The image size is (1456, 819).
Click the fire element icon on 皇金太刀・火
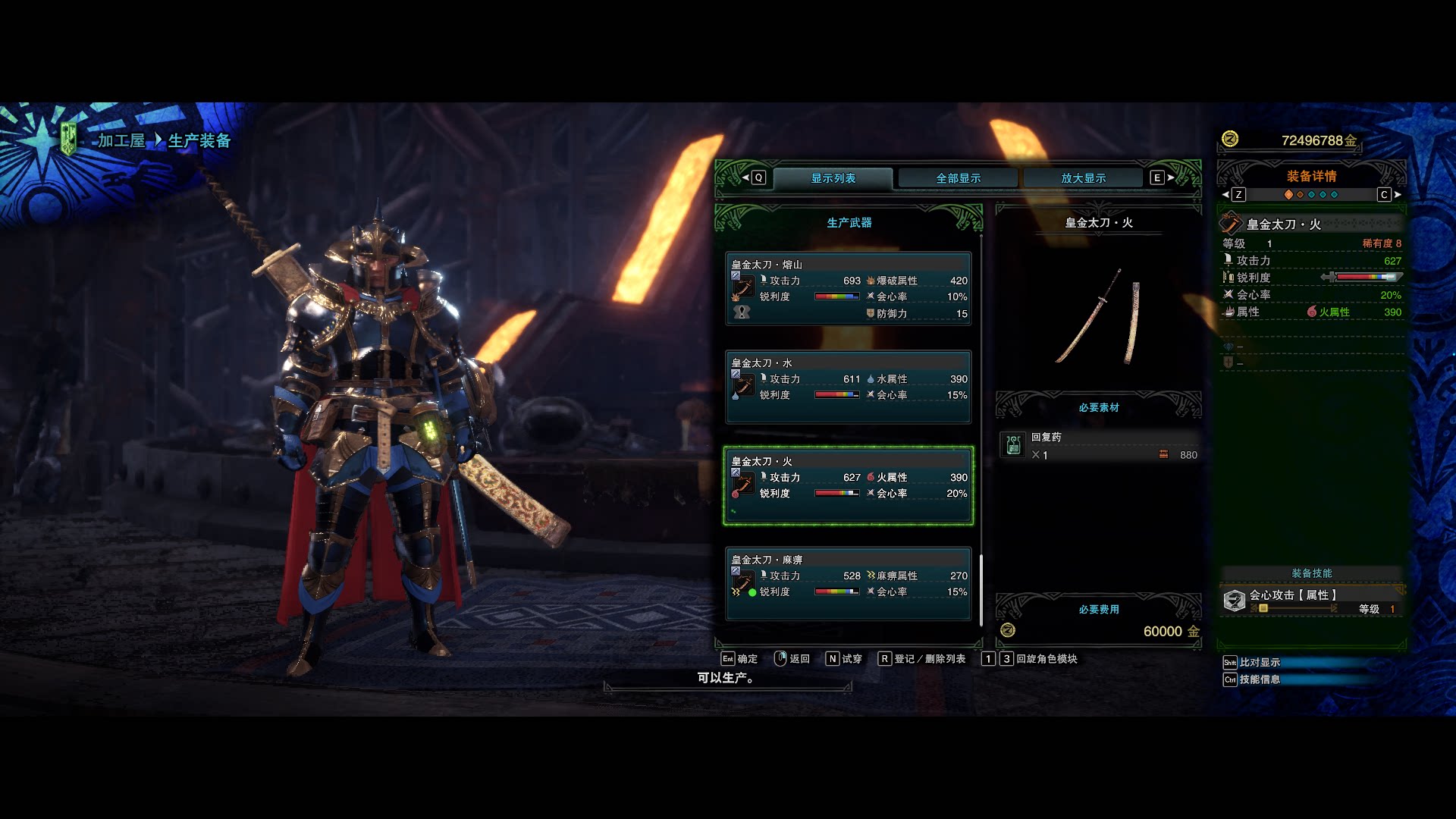(871, 478)
